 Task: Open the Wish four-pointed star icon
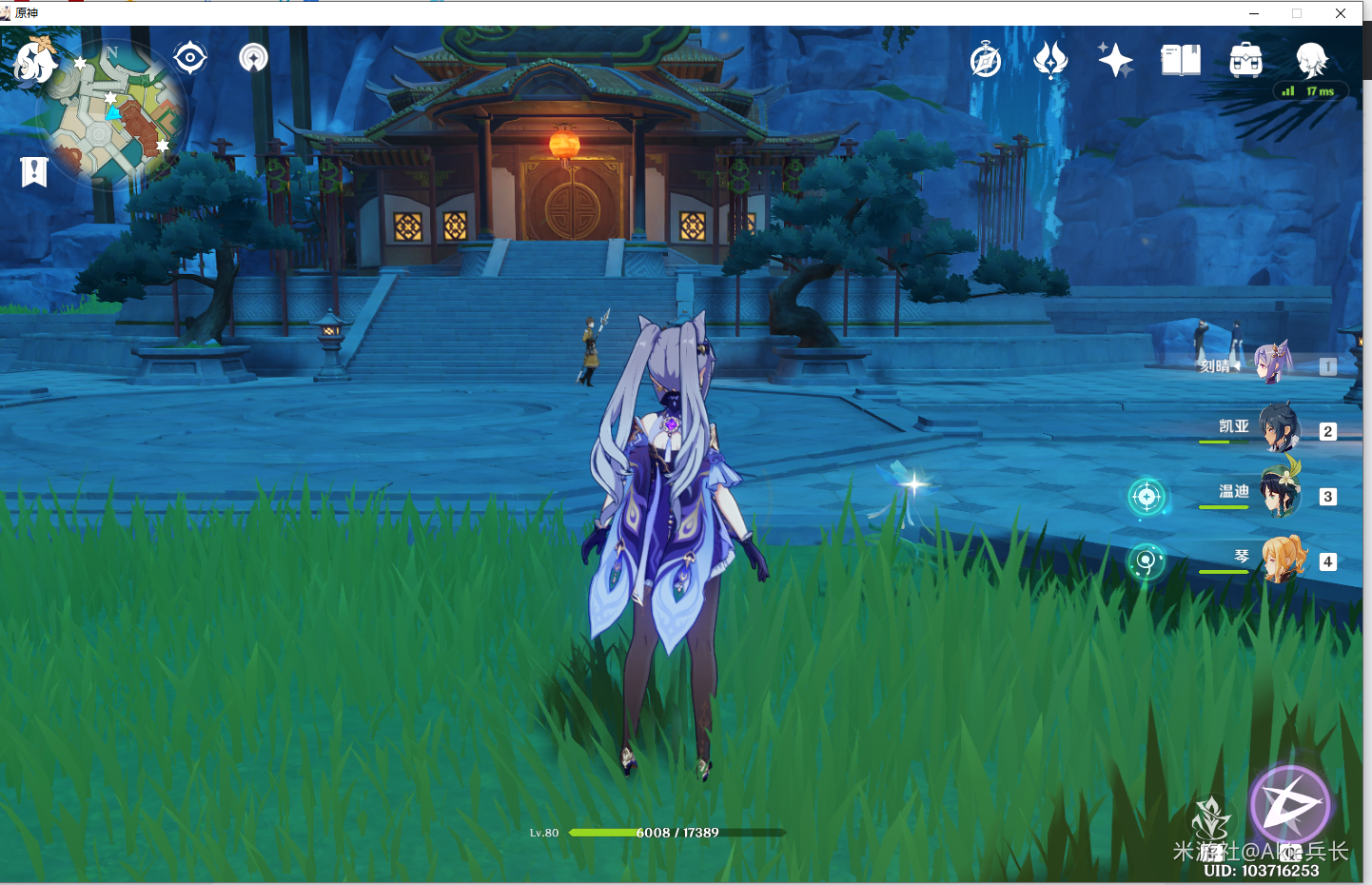click(1115, 60)
